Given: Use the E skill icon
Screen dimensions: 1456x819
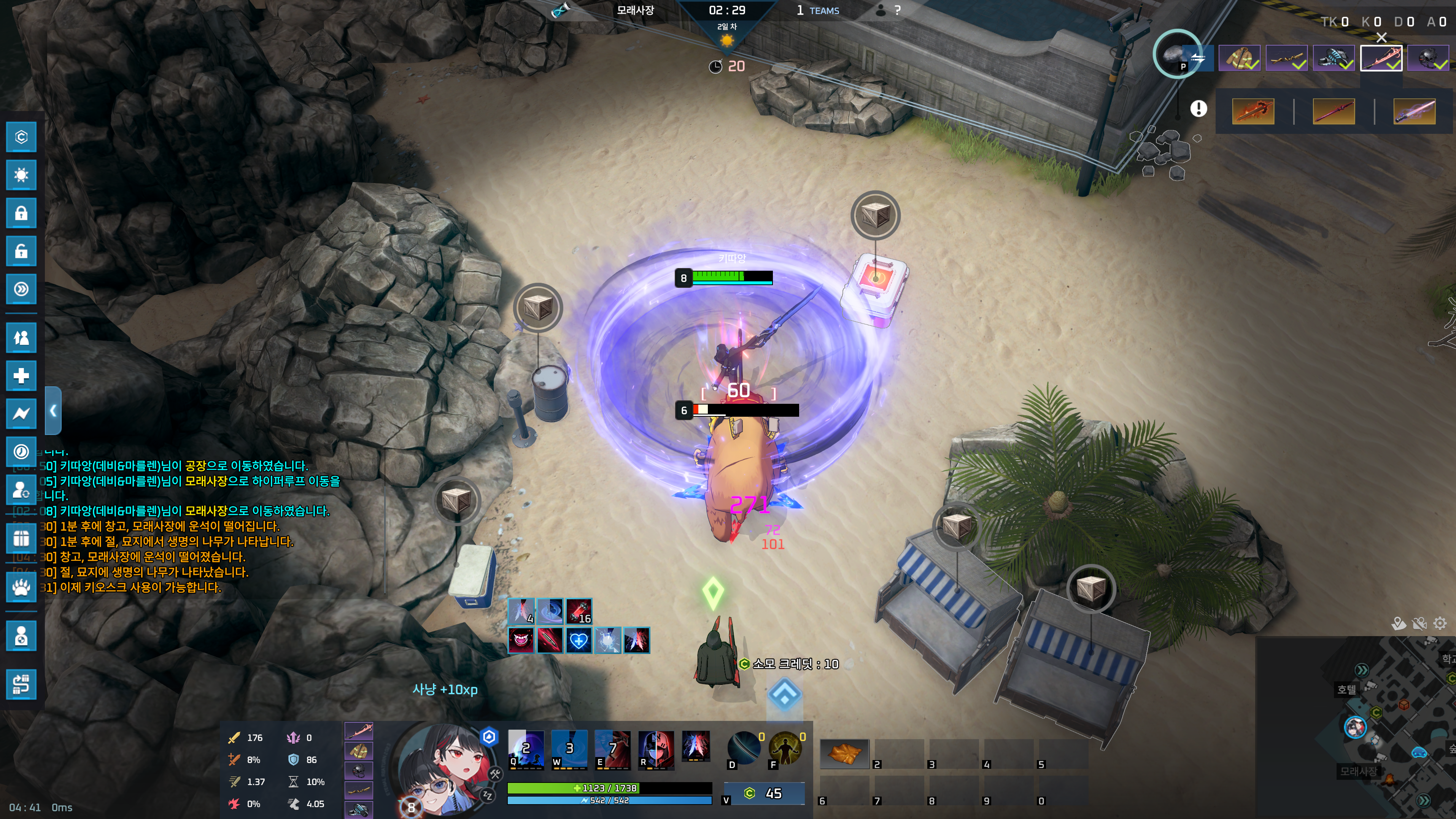Looking at the screenshot, I should [x=612, y=749].
